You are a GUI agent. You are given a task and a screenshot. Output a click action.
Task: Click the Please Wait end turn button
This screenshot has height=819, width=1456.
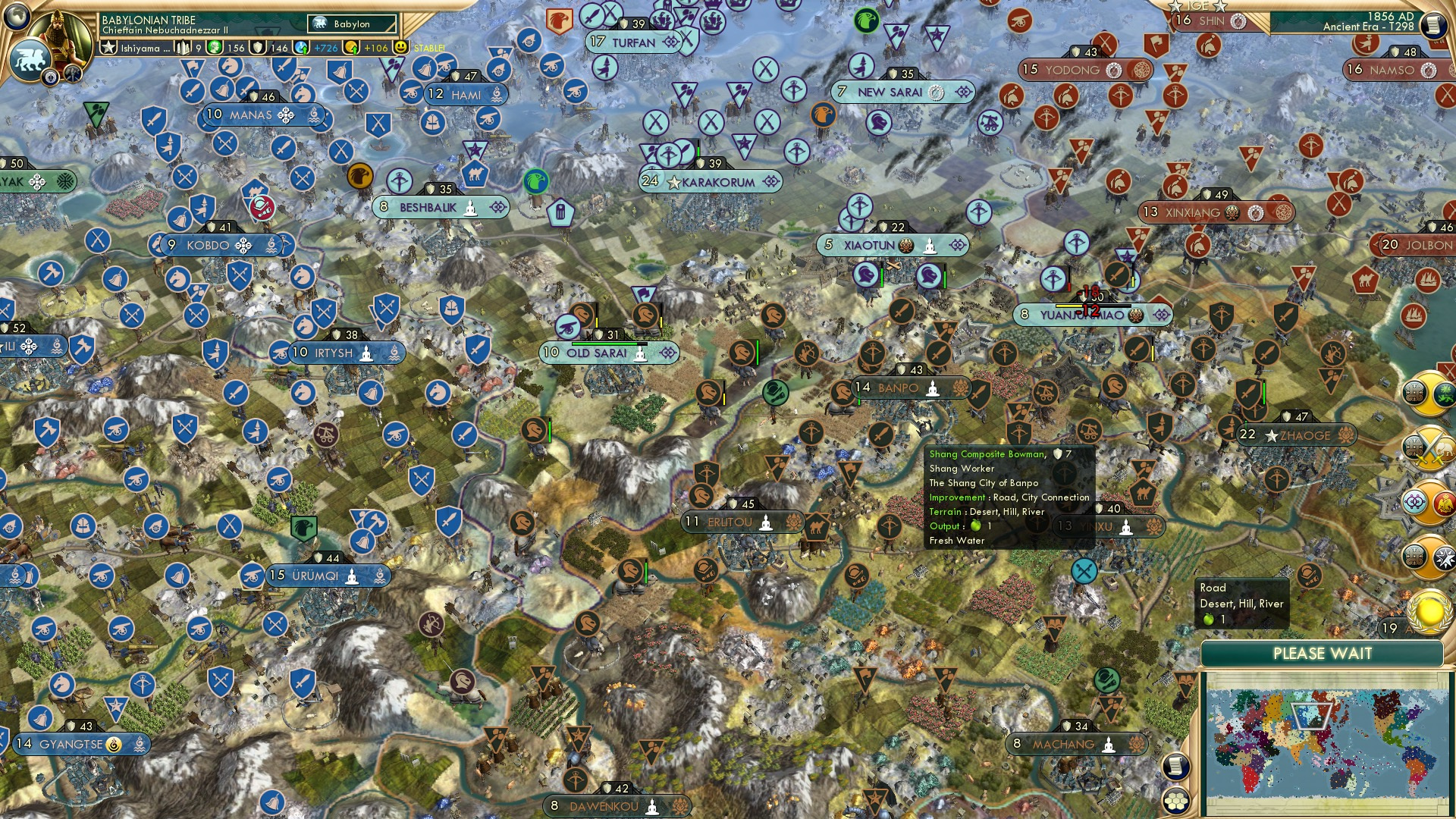[x=1322, y=654]
